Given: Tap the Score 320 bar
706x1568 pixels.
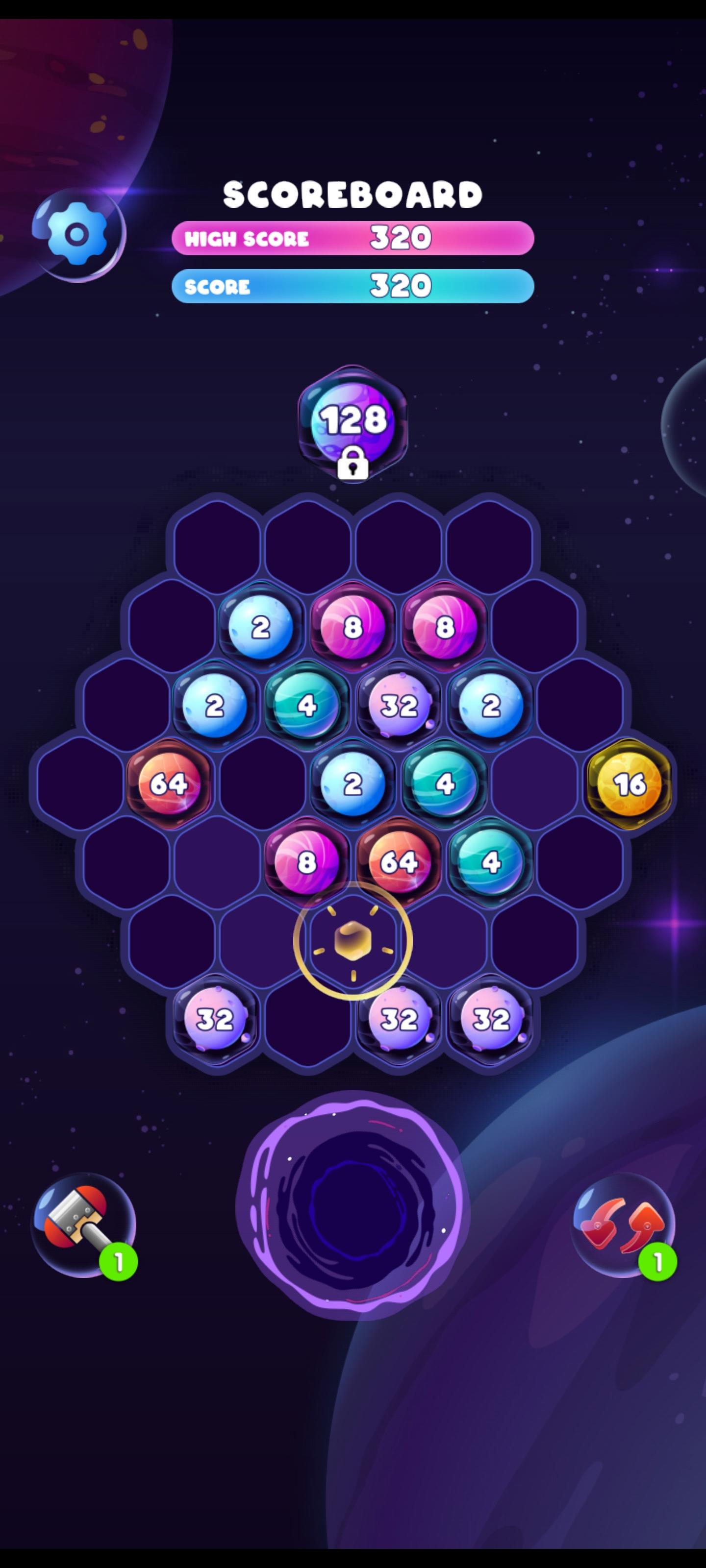Looking at the screenshot, I should coord(353,285).
